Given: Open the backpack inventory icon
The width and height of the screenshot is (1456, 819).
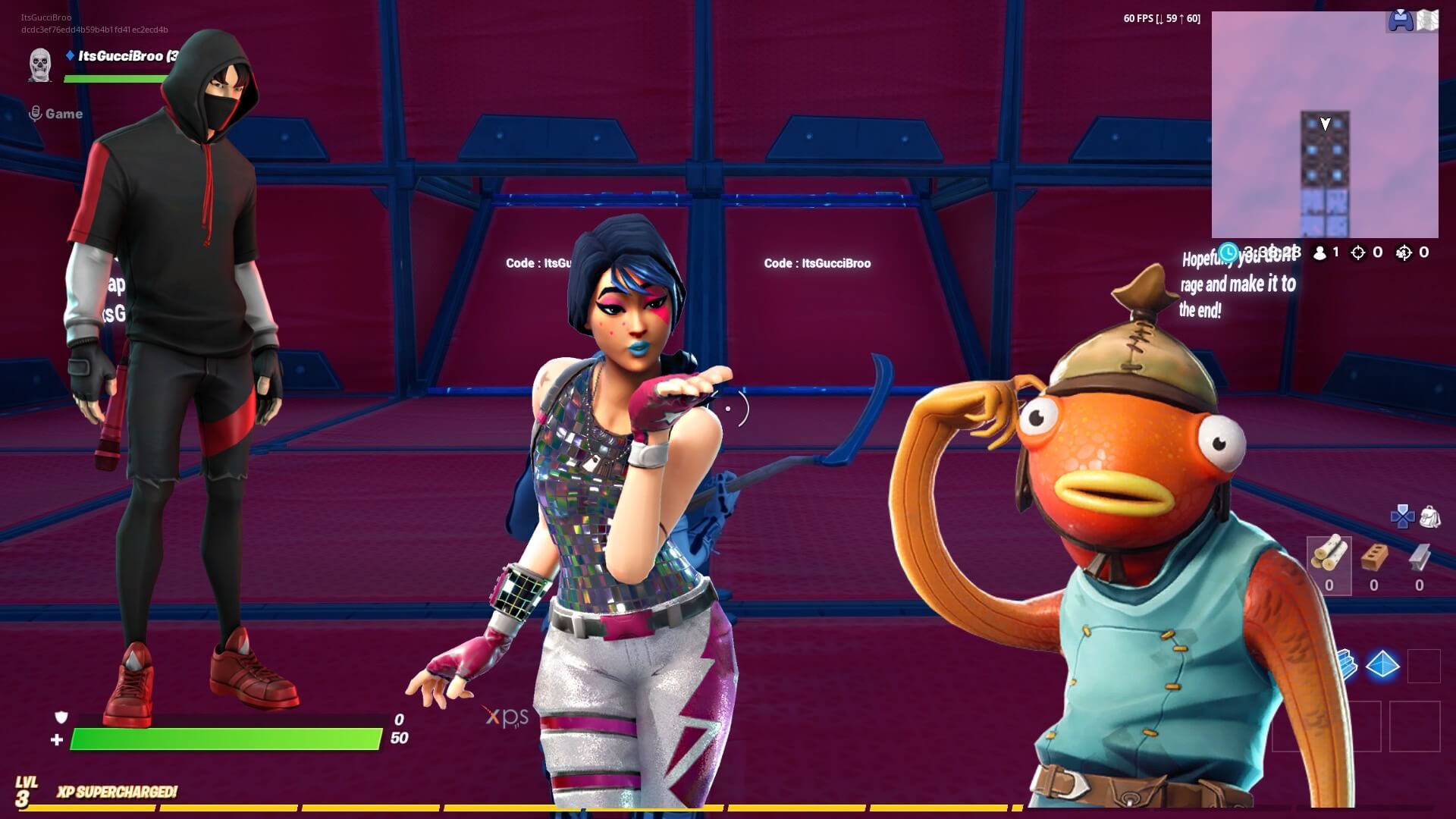Looking at the screenshot, I should 1429,518.
